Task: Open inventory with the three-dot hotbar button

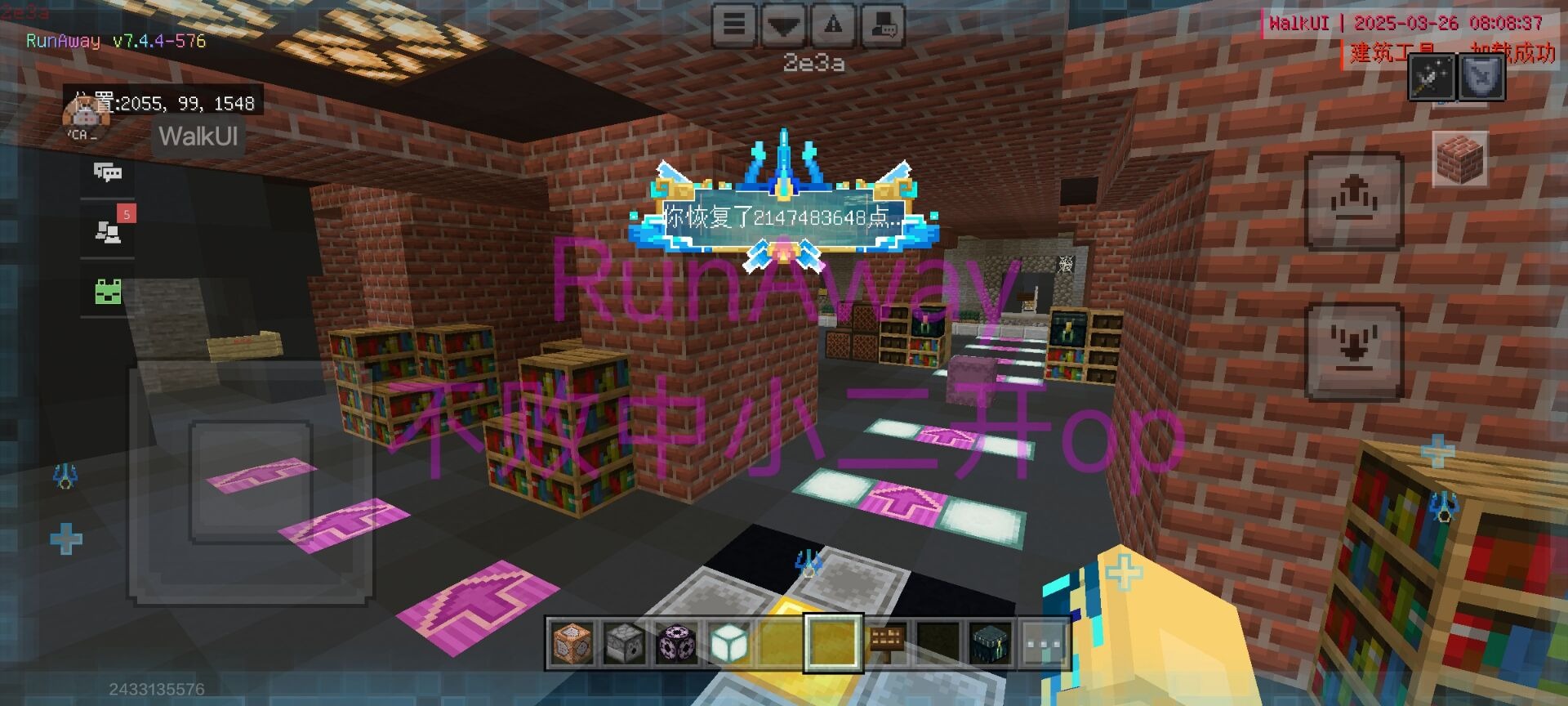Action: pyautogui.click(x=1043, y=643)
